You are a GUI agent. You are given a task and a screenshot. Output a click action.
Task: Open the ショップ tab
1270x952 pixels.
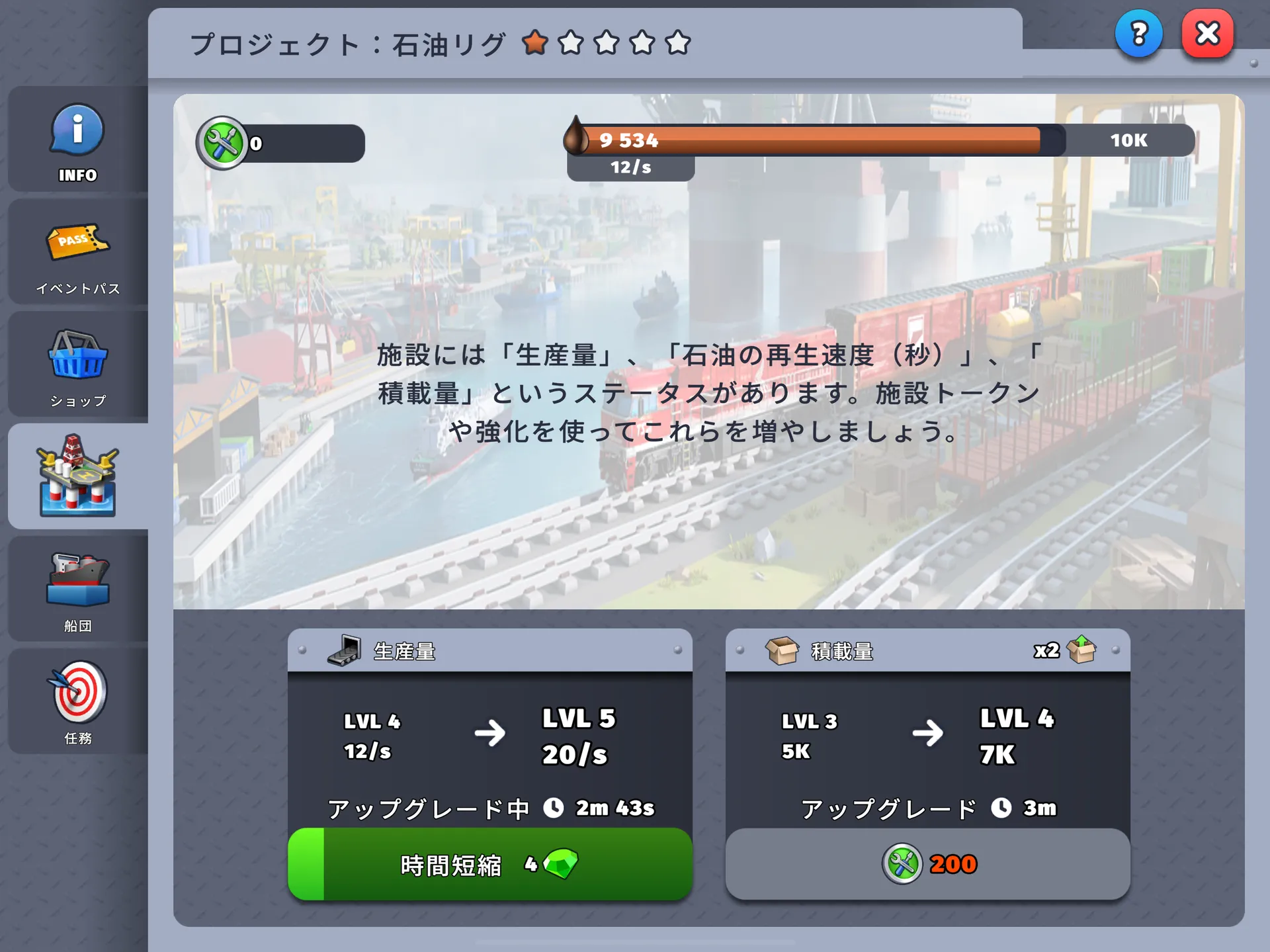pos(77,366)
